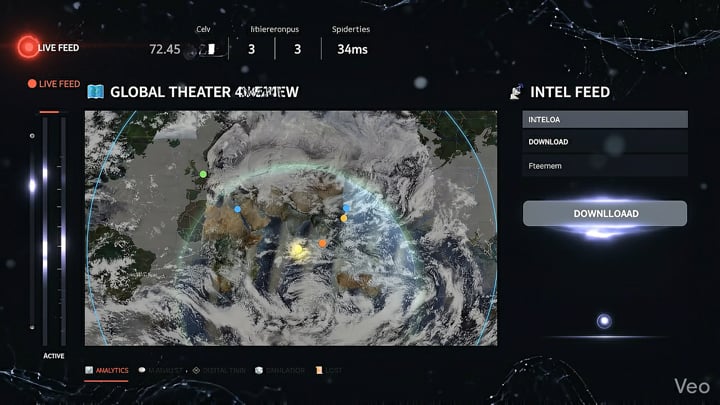Click the glowing yellow map marker
The image size is (720, 405).
click(x=297, y=249)
